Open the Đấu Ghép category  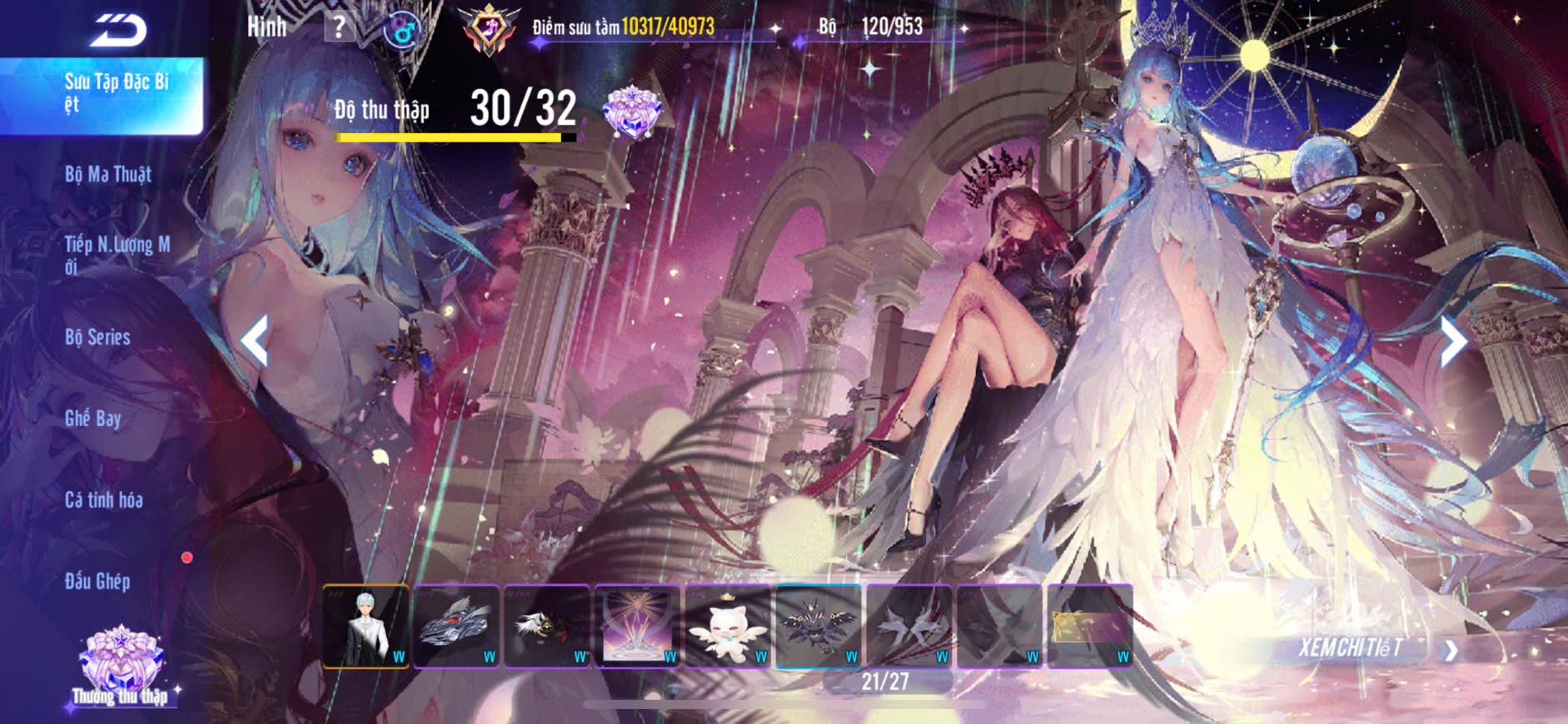97,581
